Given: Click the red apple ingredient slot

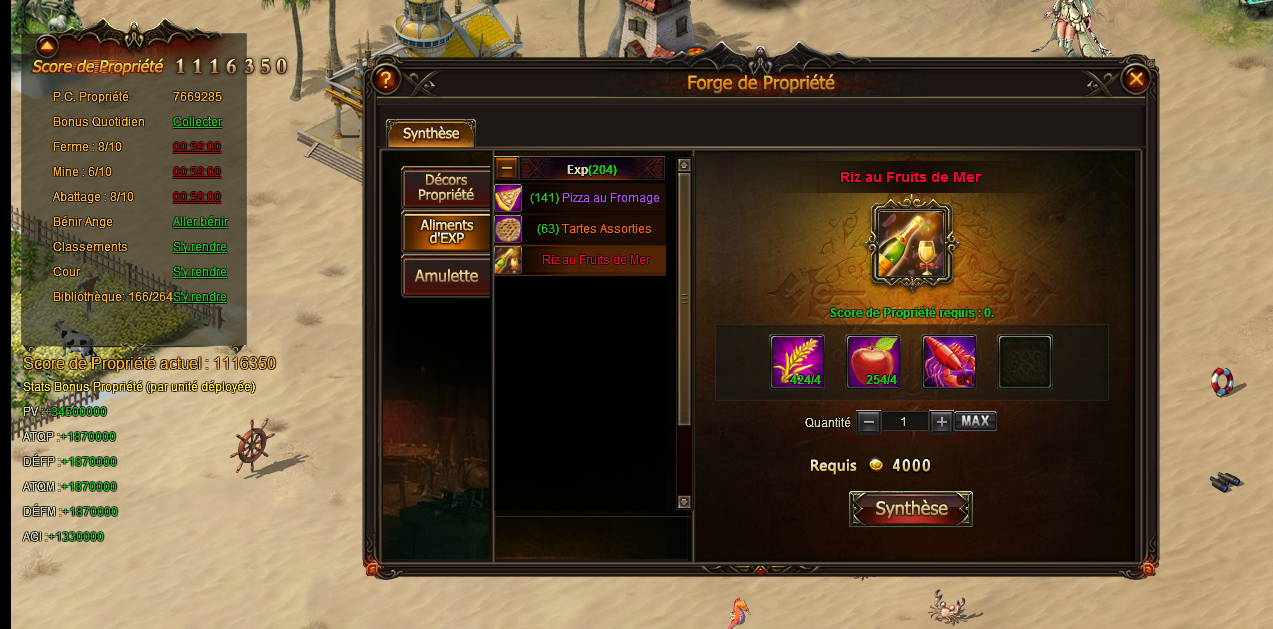Looking at the screenshot, I should point(873,361).
